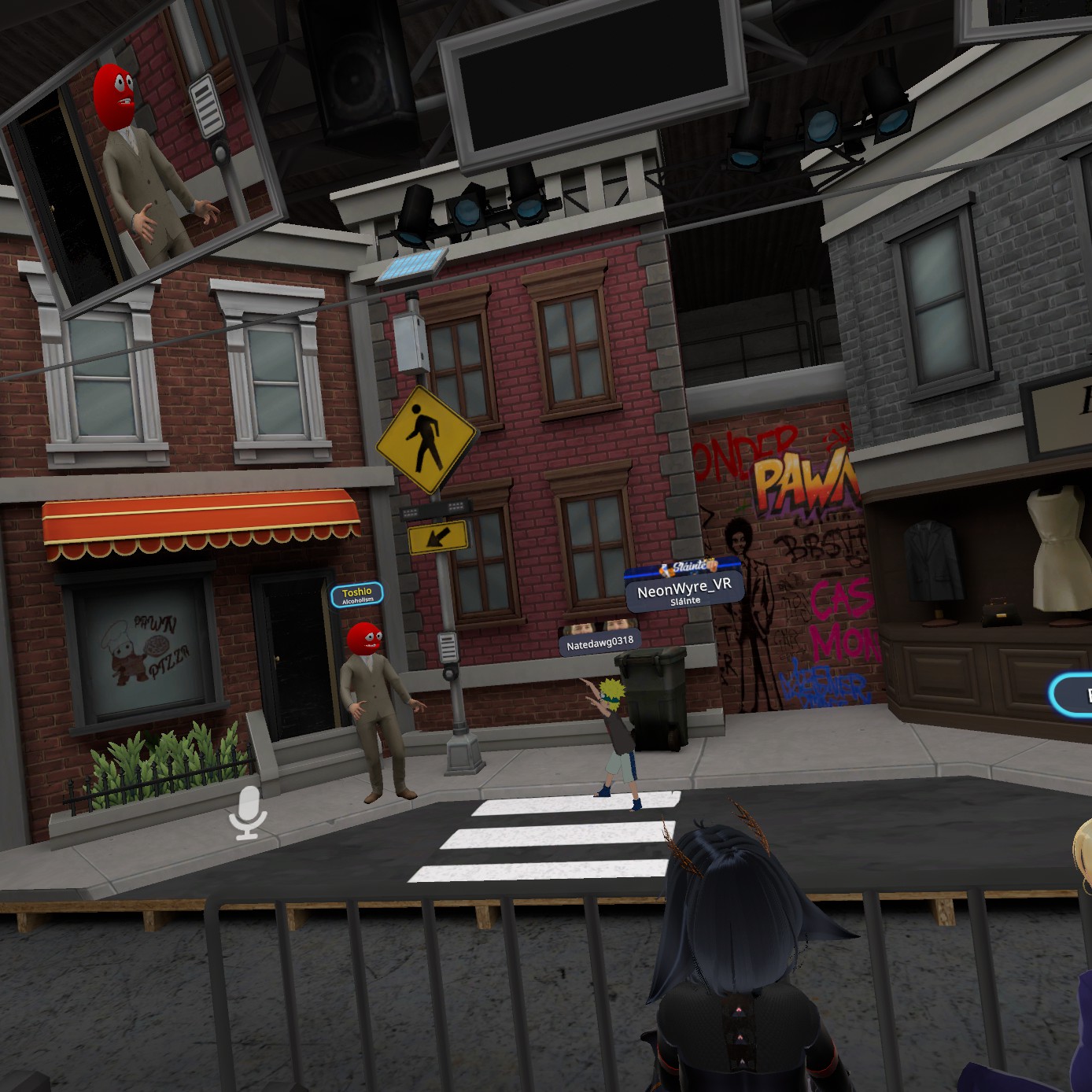Toggle the white microphone icon

point(248,813)
